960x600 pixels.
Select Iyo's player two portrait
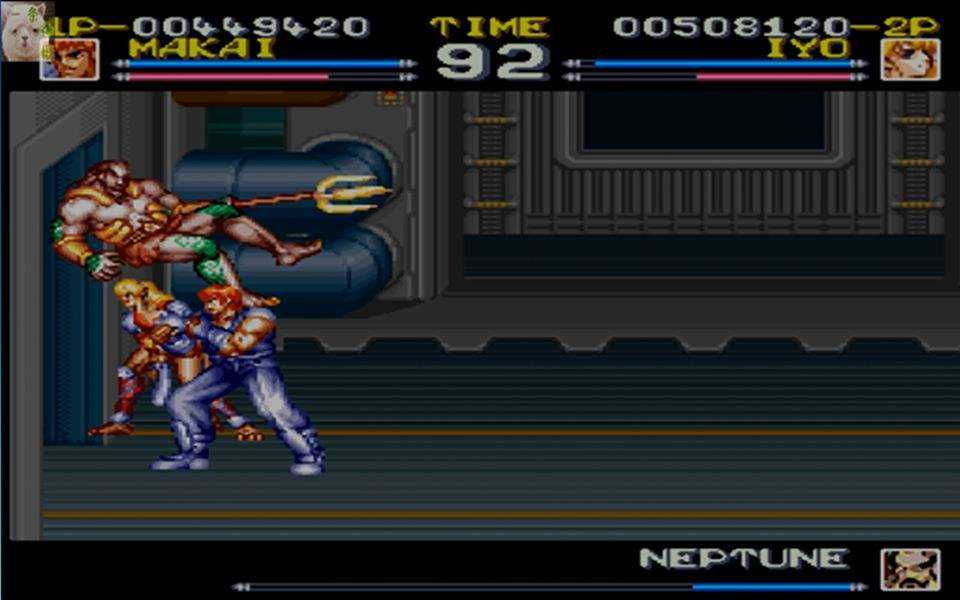tap(909, 59)
